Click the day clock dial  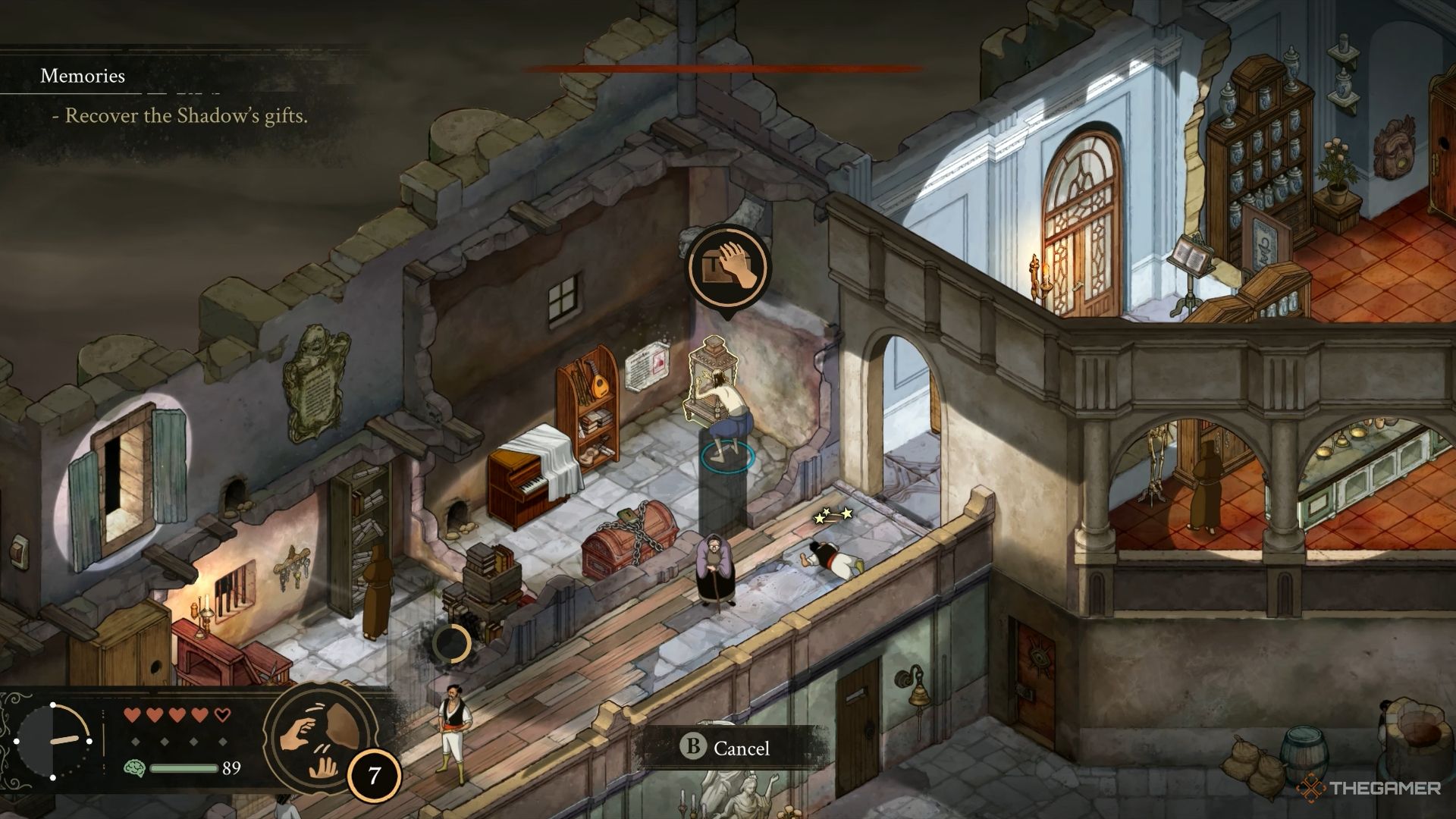tap(53, 741)
